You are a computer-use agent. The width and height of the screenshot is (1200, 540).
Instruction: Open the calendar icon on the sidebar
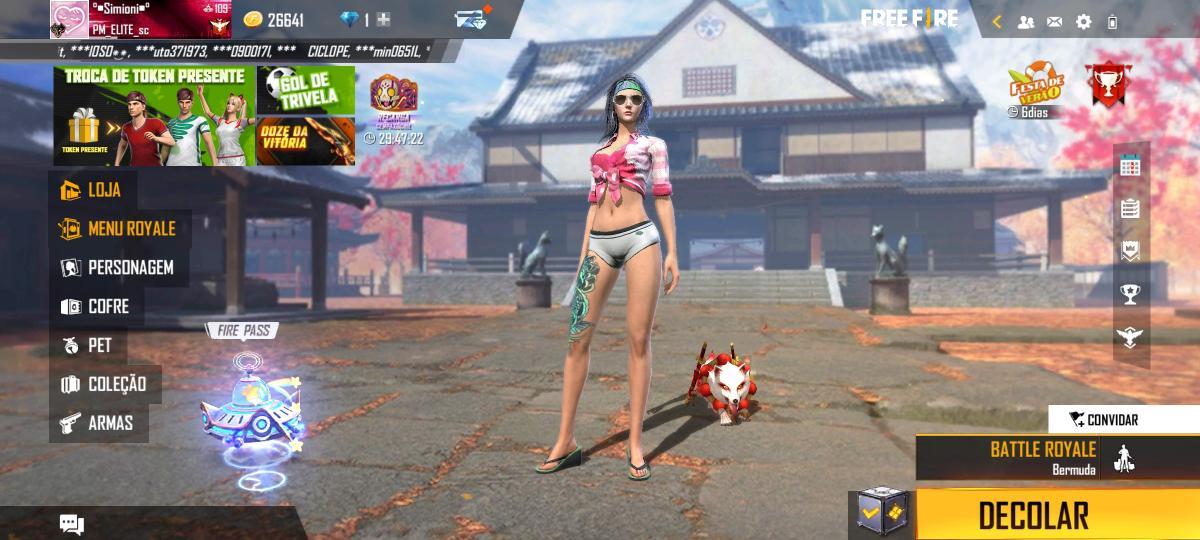[x=1130, y=166]
